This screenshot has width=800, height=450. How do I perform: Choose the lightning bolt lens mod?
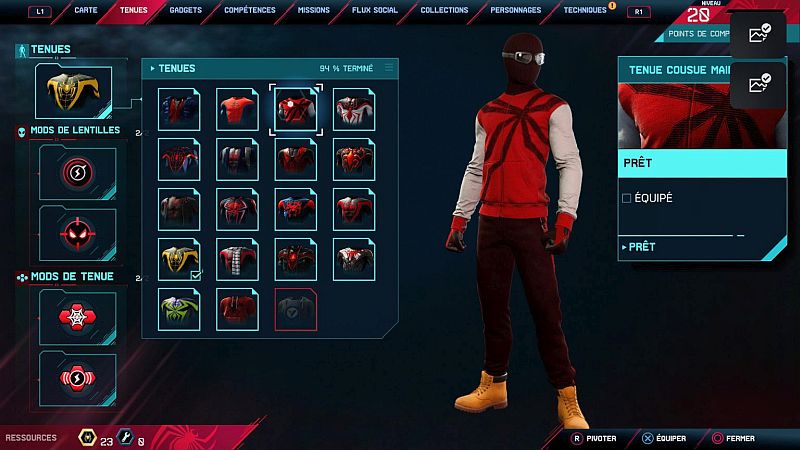point(77,172)
